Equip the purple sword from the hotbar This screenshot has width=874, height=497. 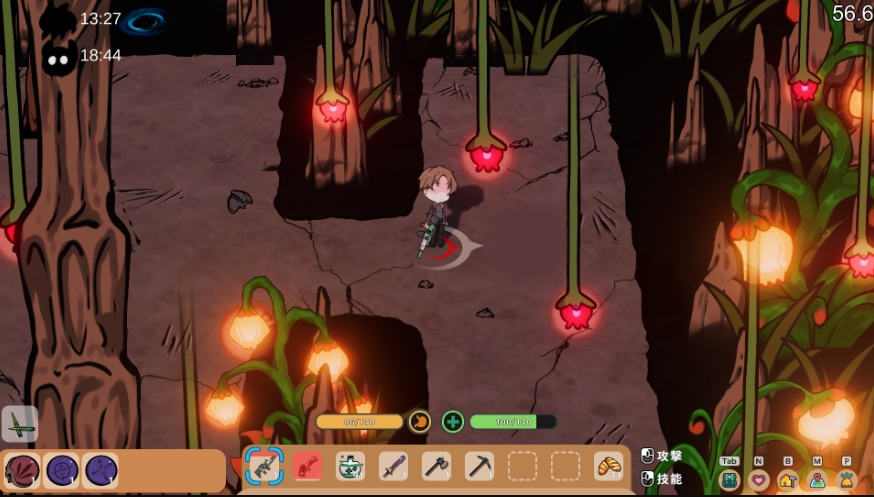coord(393,466)
